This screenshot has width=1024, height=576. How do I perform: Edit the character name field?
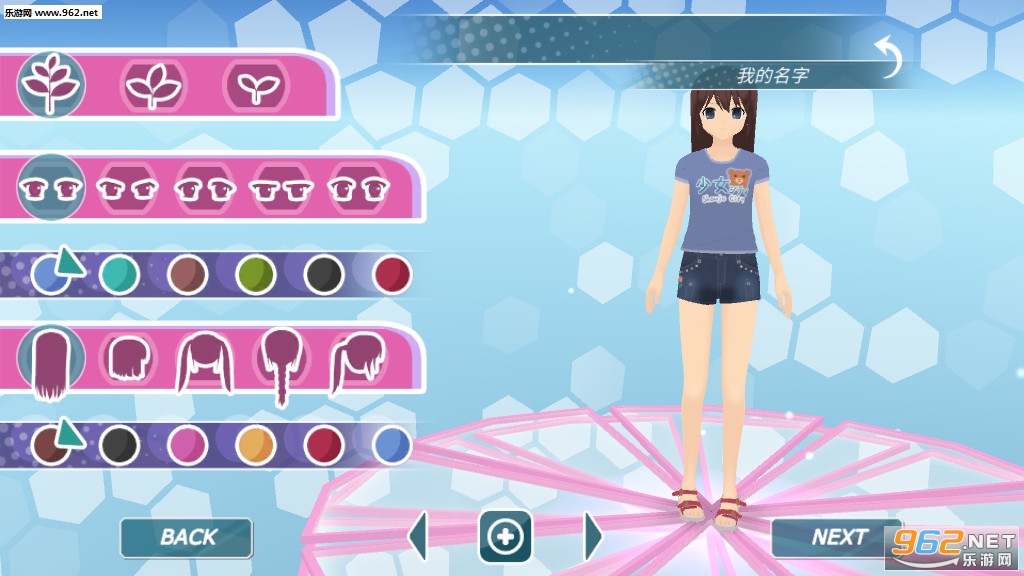coord(772,75)
